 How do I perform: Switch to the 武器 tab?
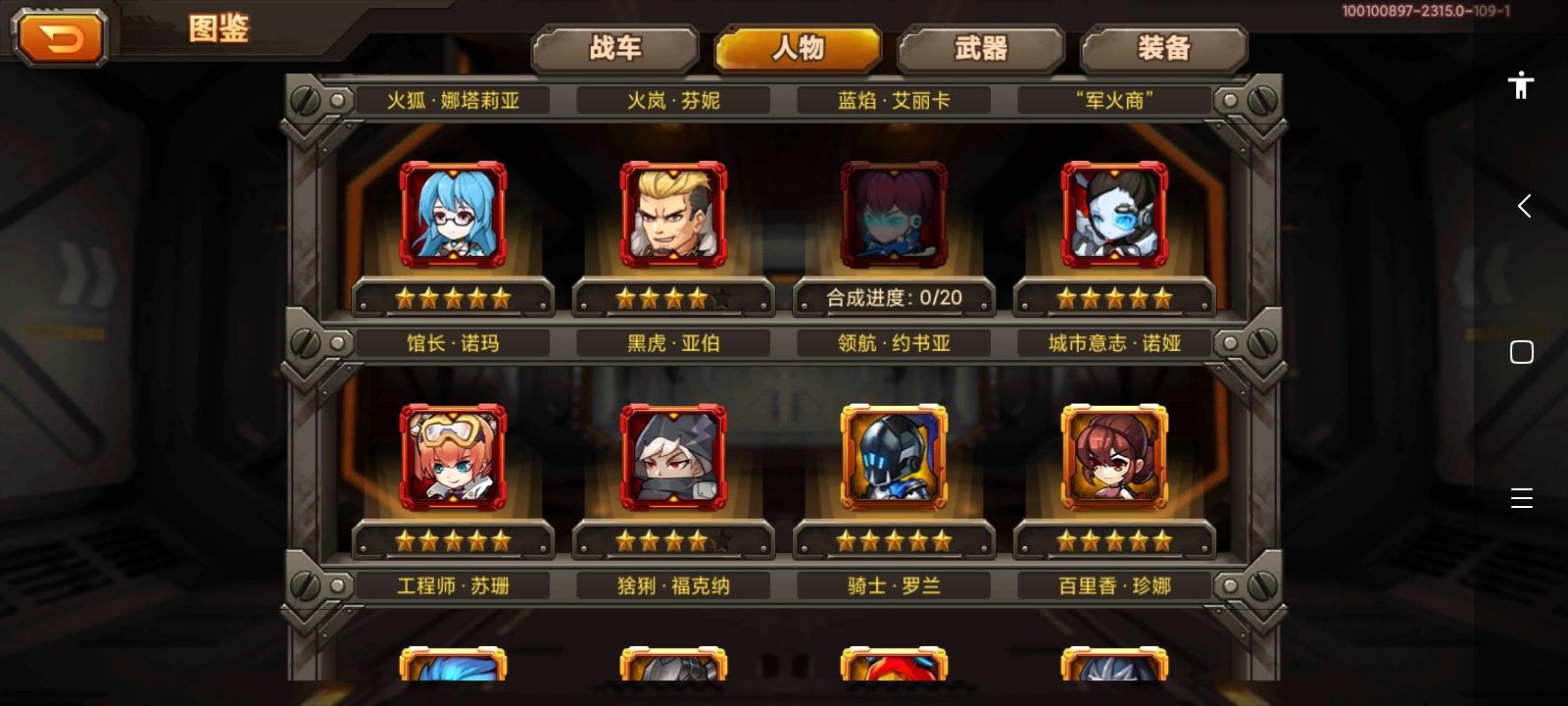click(980, 47)
